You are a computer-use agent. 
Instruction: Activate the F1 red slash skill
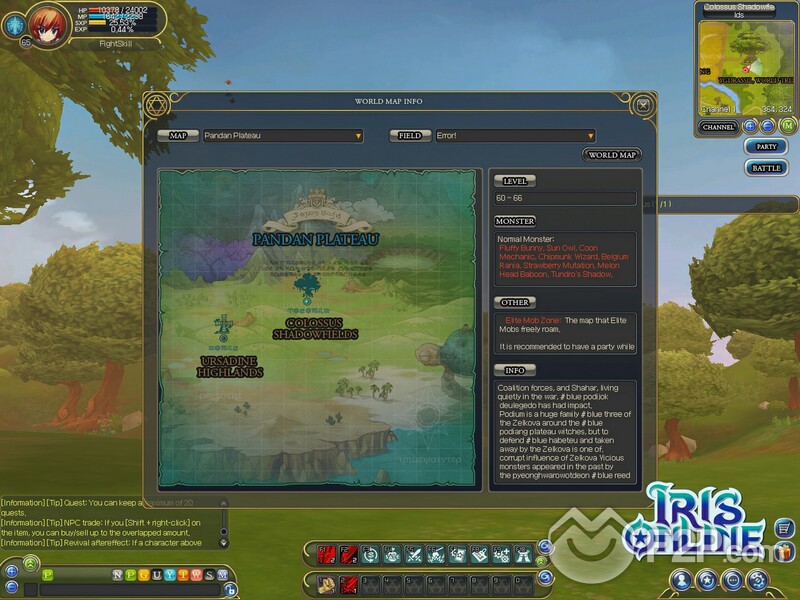pos(325,552)
